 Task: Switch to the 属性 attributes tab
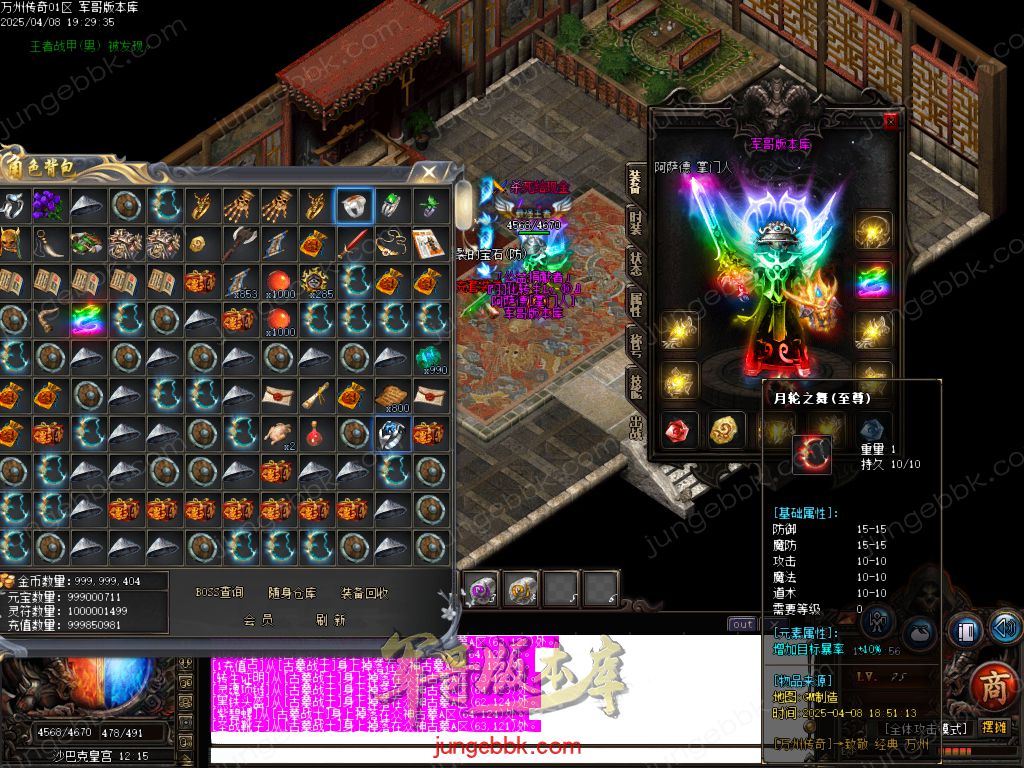click(635, 305)
